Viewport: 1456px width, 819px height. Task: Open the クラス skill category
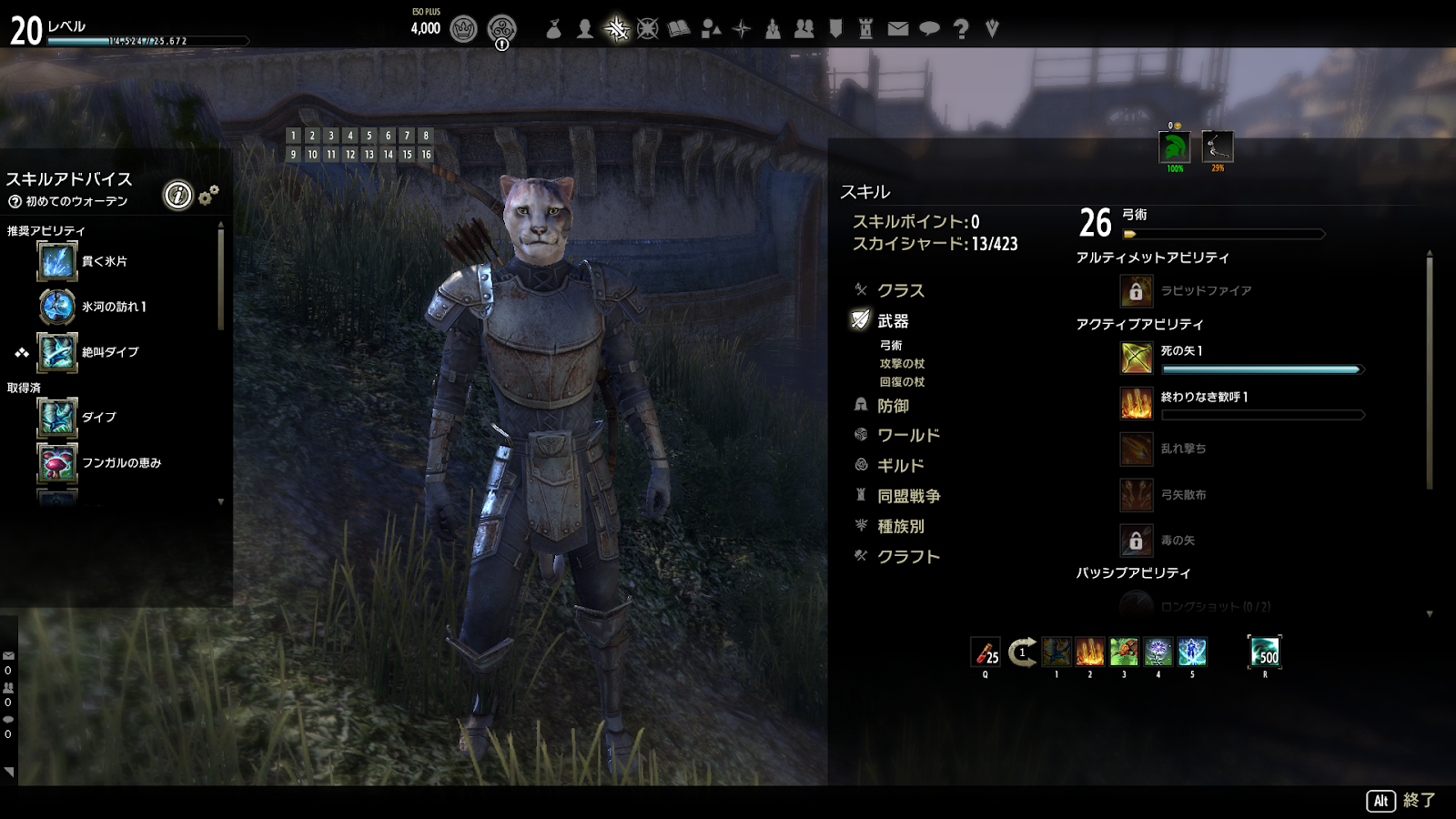900,290
